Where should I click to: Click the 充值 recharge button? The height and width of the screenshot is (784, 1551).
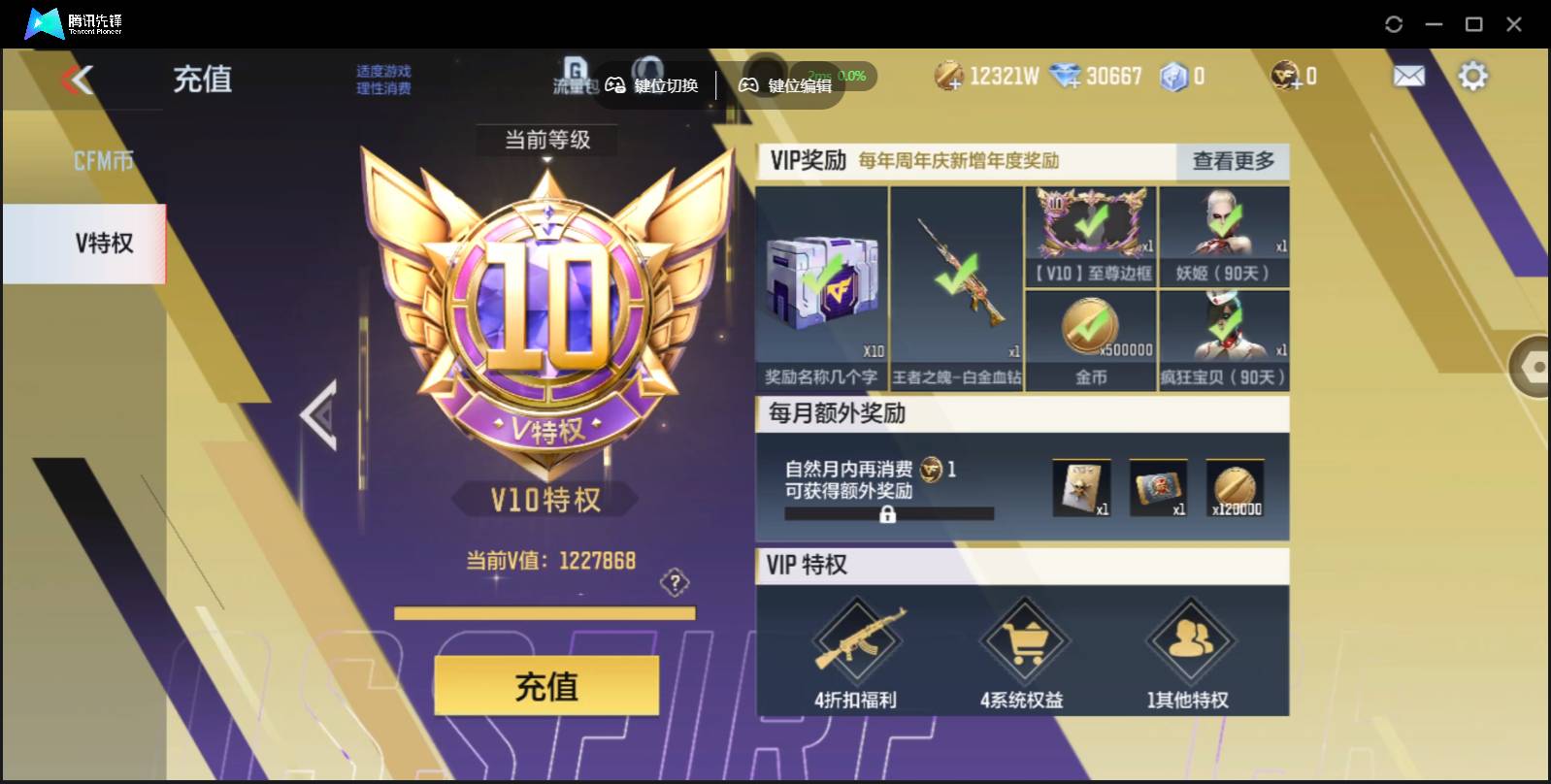(x=546, y=685)
